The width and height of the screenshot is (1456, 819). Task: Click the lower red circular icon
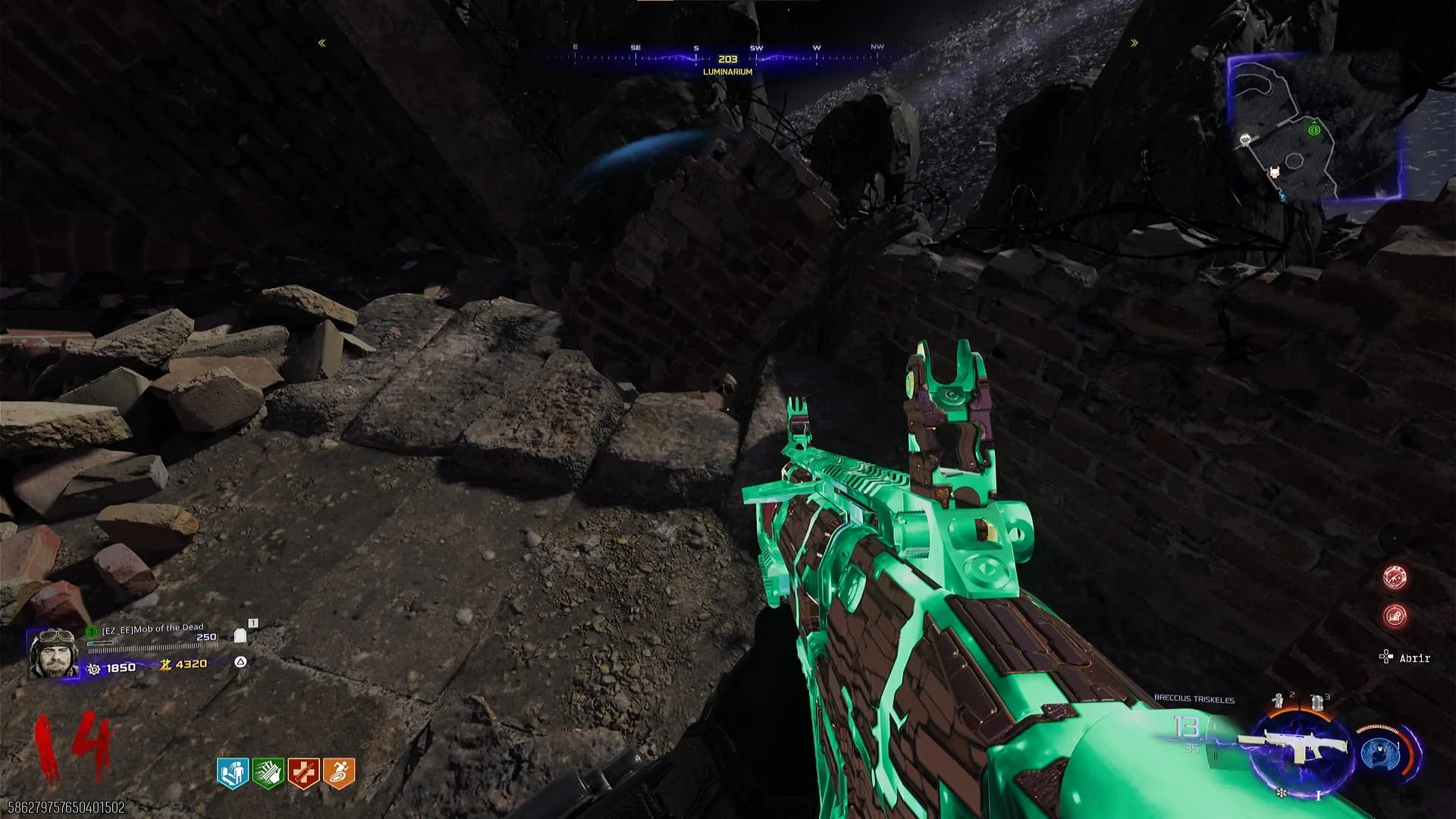(1395, 616)
